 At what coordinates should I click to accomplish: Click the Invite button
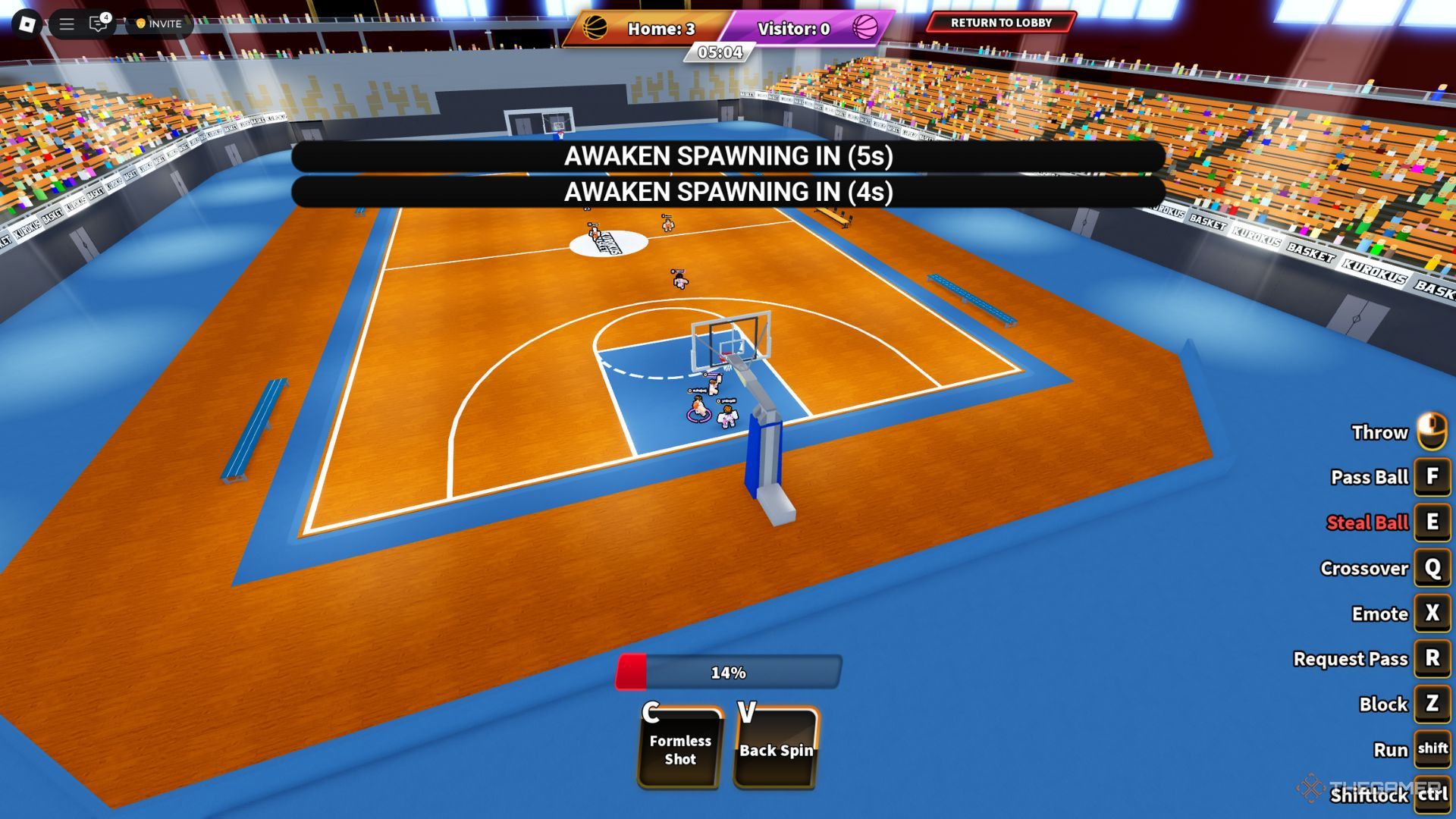[159, 24]
